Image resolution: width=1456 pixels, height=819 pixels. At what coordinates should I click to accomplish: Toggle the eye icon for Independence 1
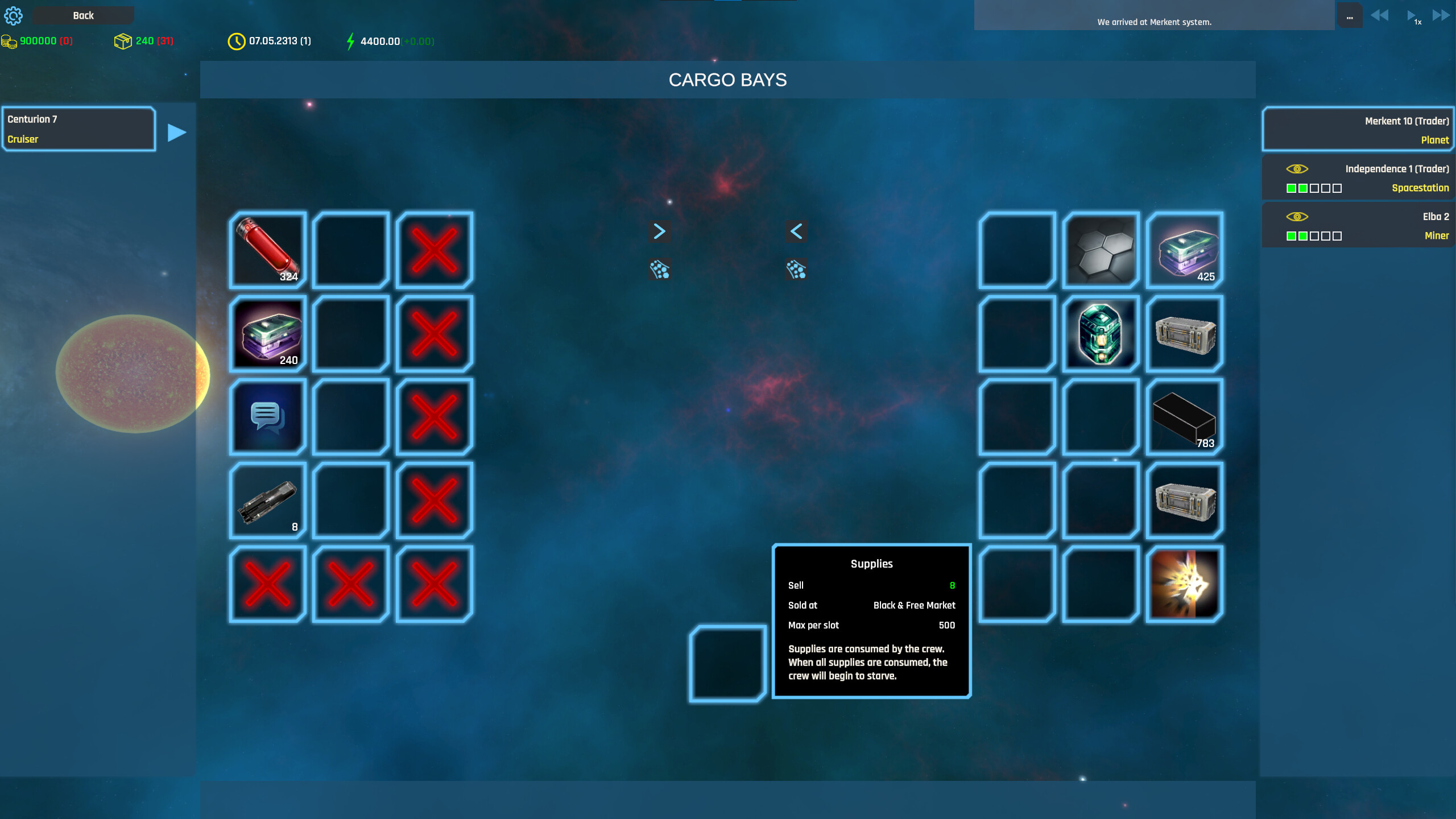coord(1298,169)
